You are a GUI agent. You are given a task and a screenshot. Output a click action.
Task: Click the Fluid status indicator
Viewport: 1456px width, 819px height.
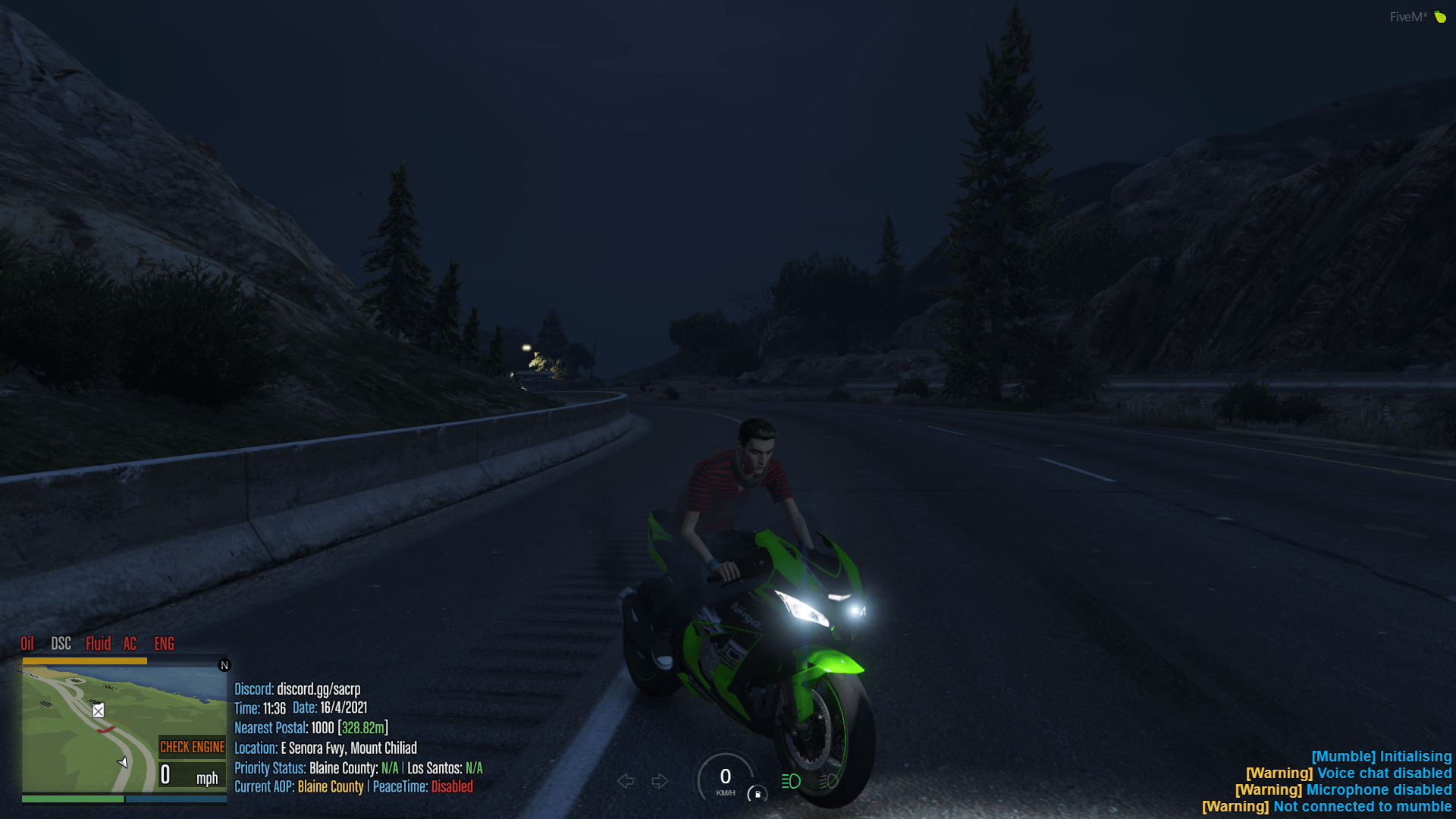(99, 644)
